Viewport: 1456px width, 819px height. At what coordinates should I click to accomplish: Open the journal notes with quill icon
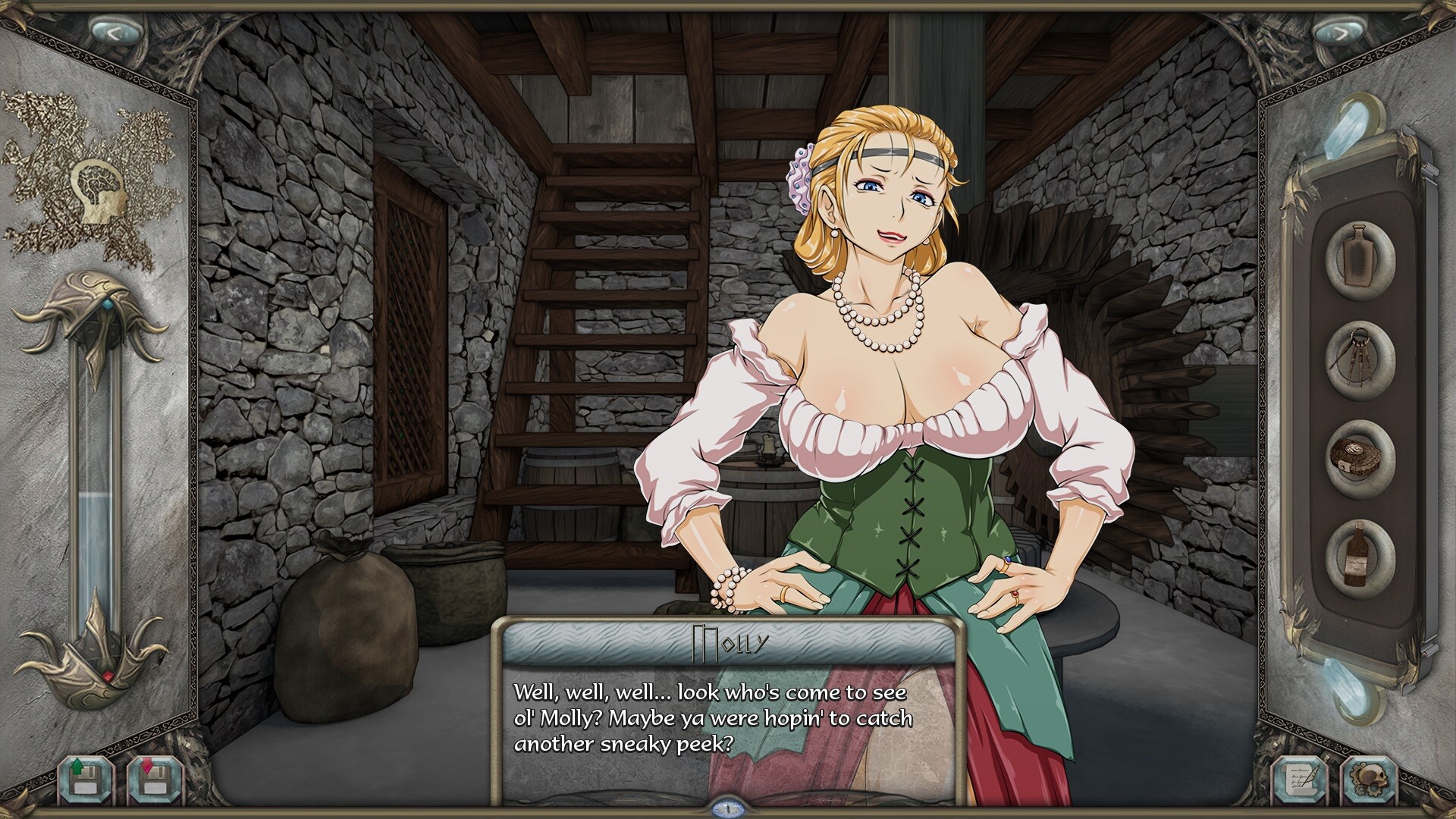point(1299,779)
